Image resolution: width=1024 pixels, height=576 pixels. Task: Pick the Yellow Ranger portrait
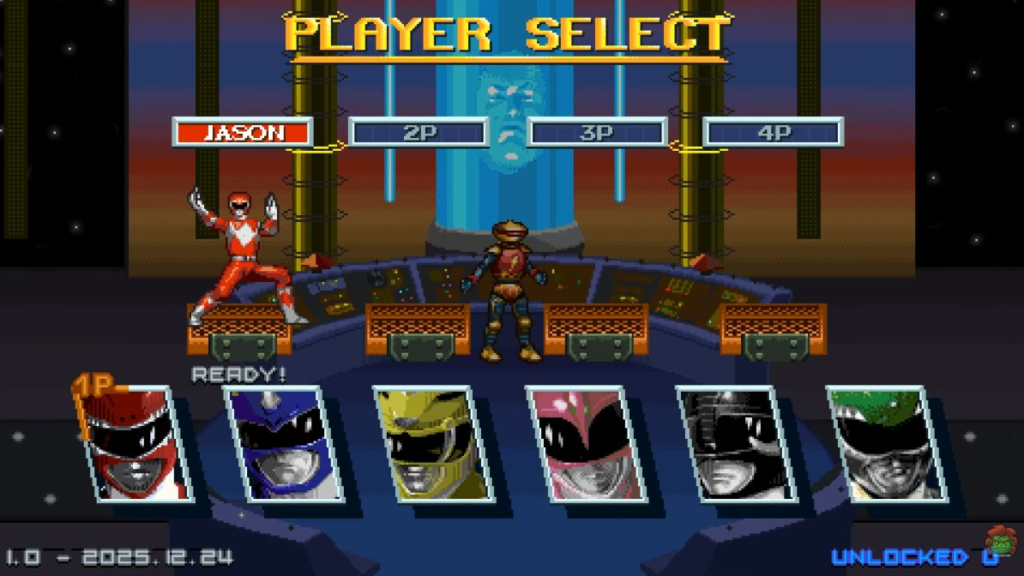(x=436, y=444)
